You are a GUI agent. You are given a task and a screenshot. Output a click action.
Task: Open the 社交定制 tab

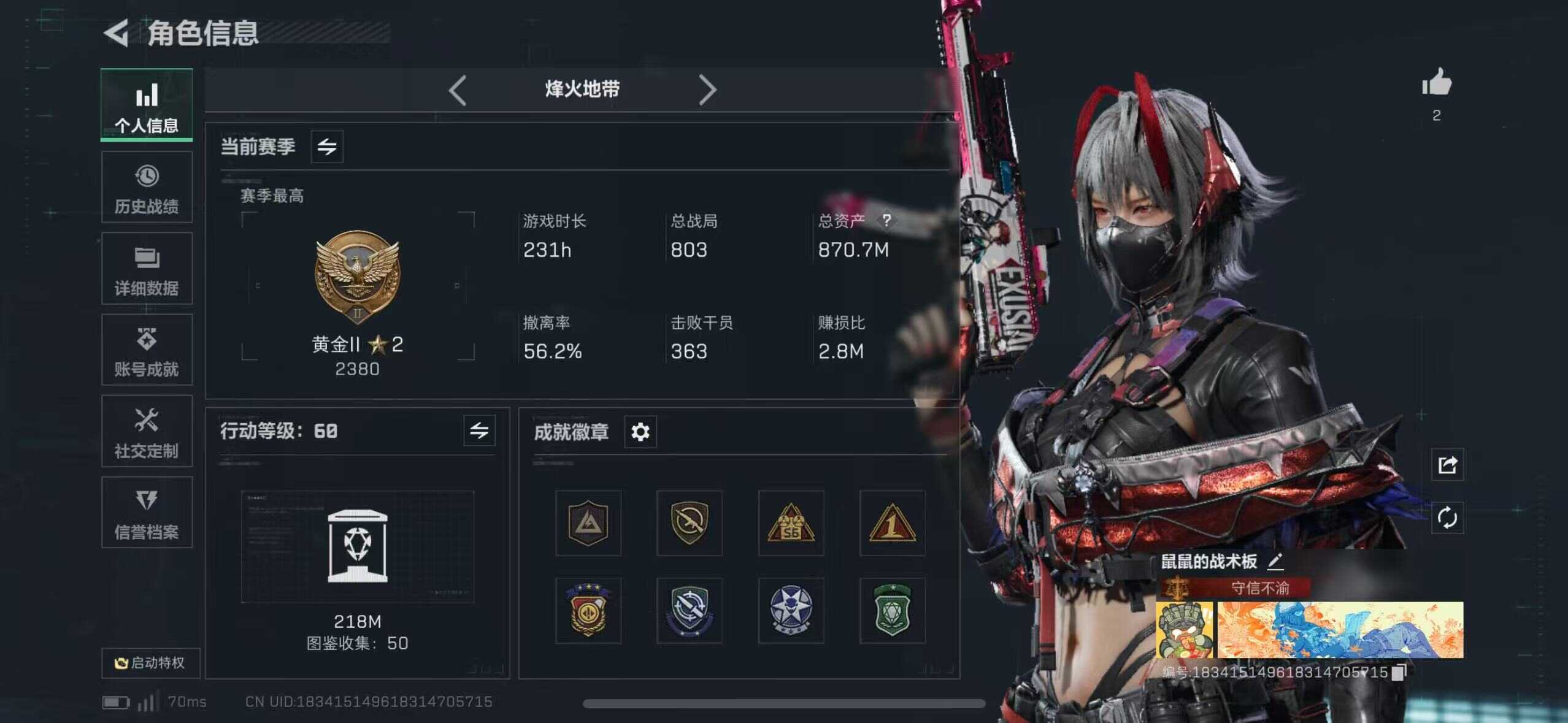pos(147,432)
